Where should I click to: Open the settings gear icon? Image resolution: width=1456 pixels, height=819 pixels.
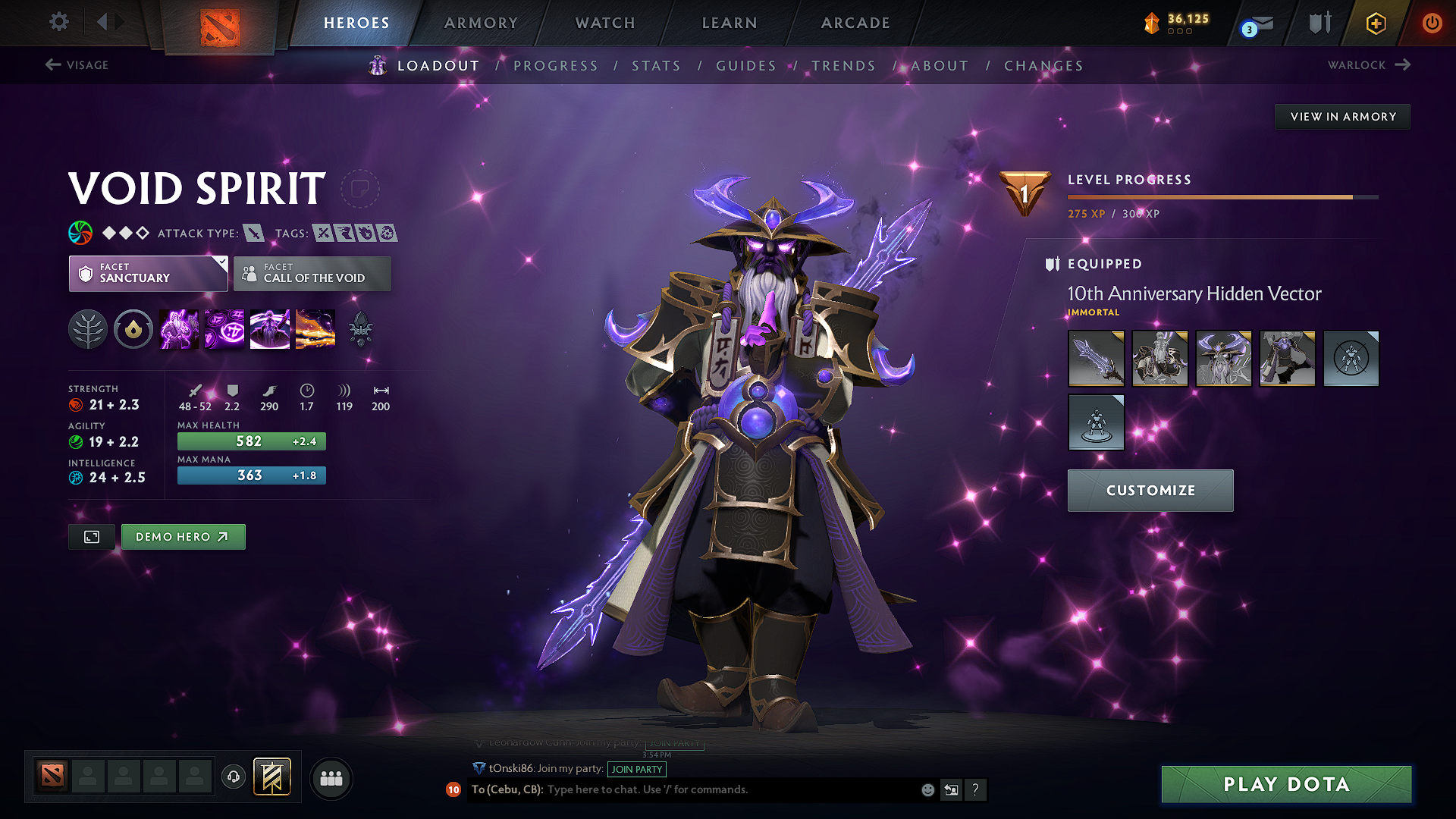(58, 22)
